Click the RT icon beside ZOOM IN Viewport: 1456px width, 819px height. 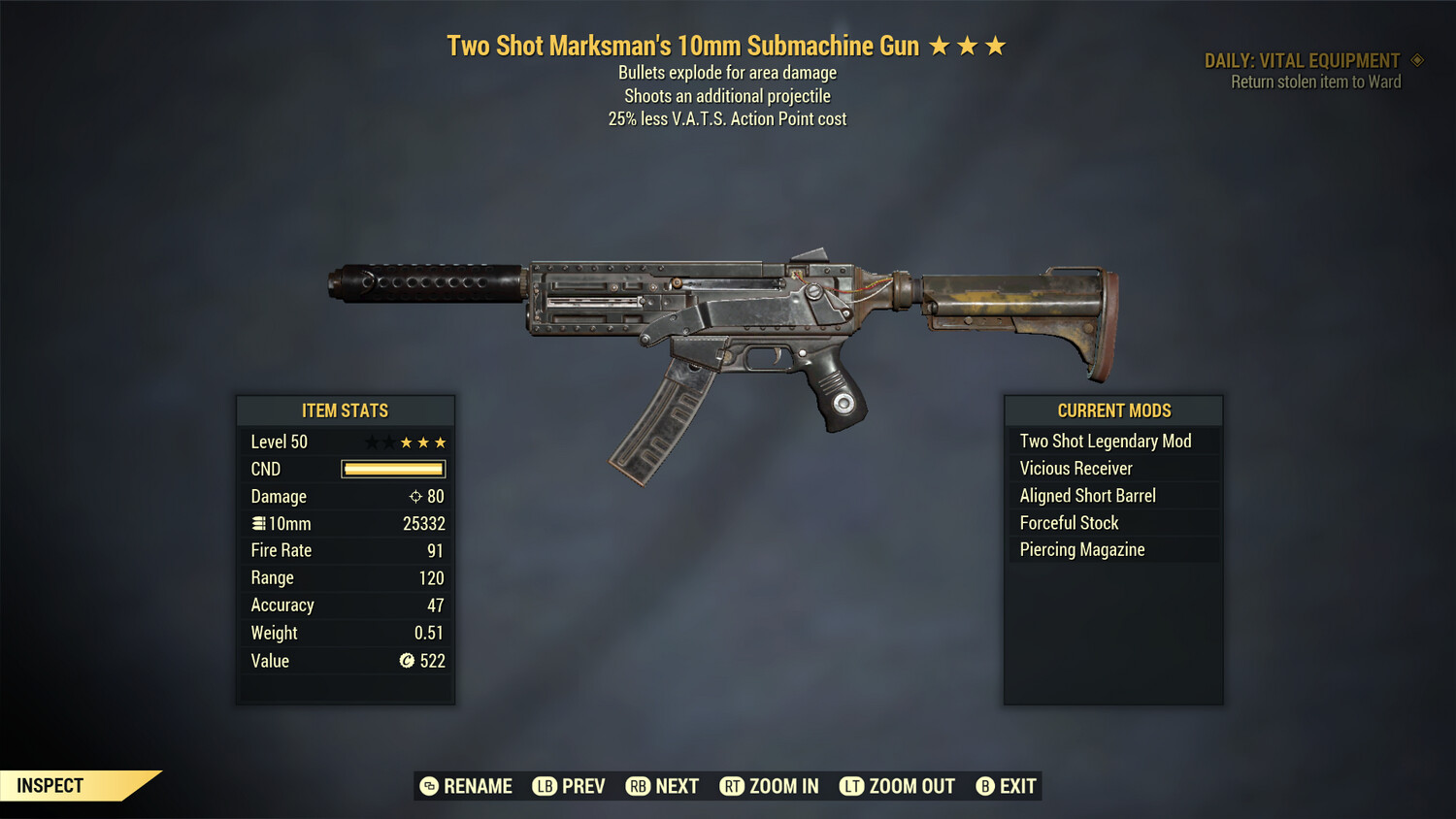[734, 786]
